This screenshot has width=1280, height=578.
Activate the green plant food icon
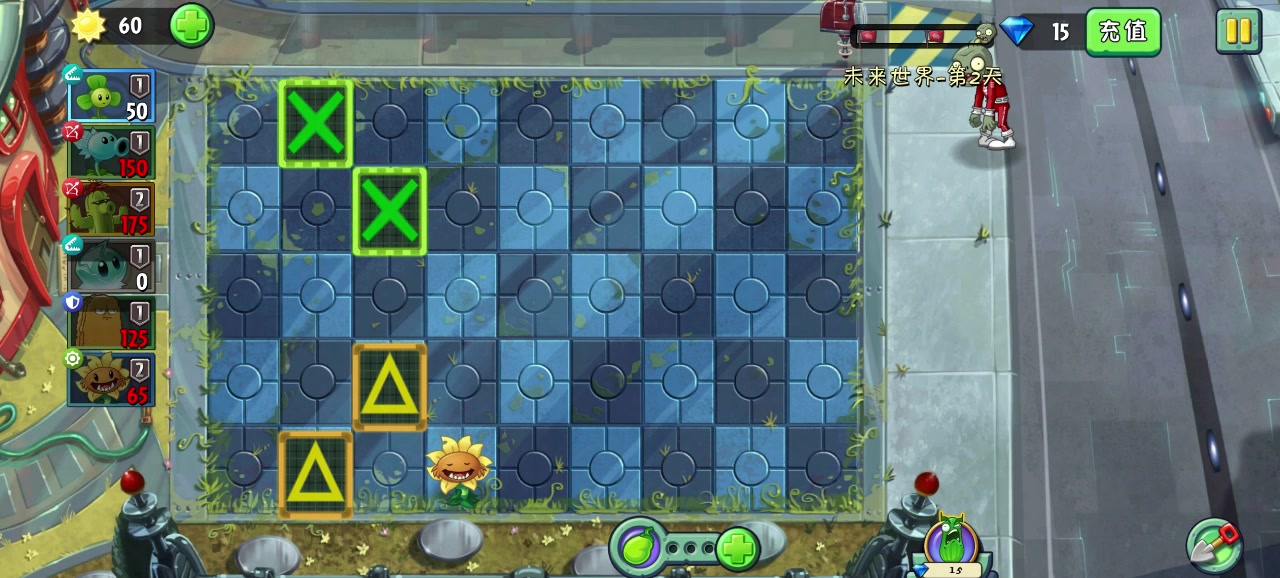[638, 547]
